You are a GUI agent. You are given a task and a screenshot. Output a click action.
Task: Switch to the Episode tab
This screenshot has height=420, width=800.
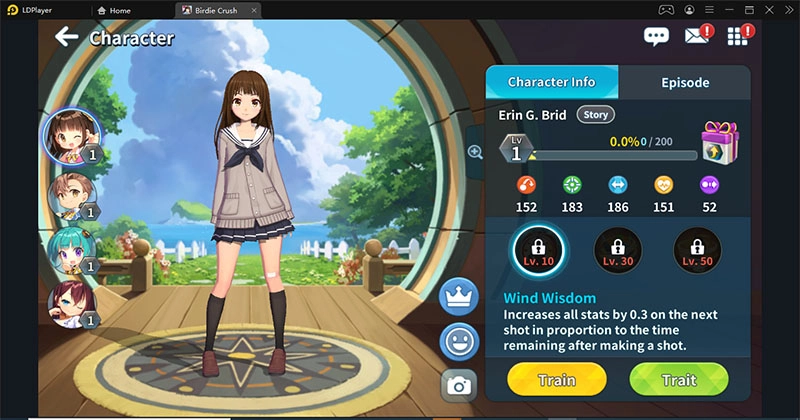coord(685,82)
